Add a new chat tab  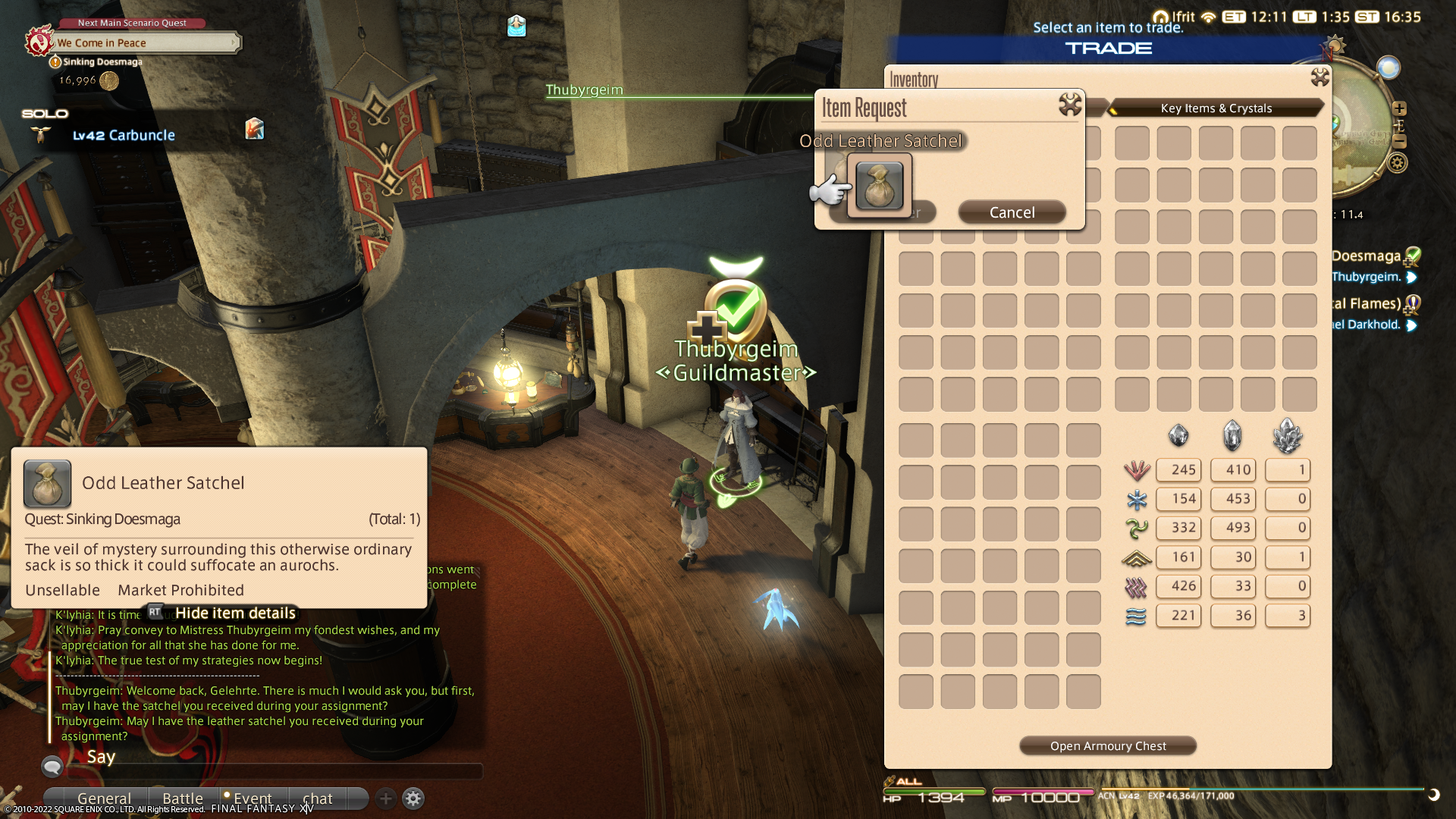point(385,798)
